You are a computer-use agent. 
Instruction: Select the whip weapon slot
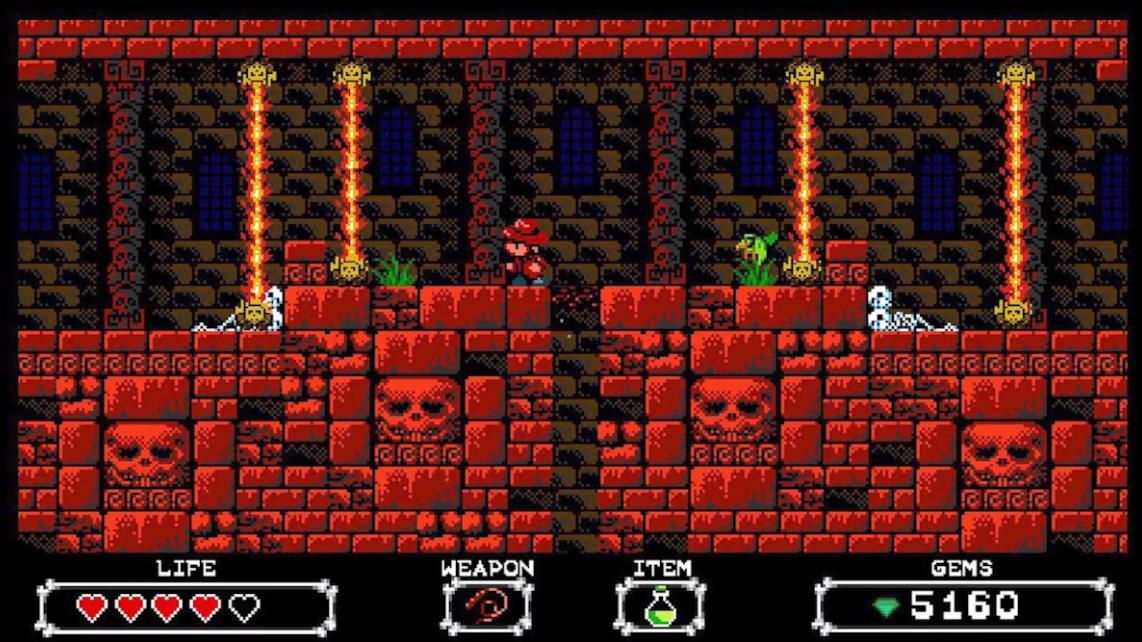click(x=487, y=606)
